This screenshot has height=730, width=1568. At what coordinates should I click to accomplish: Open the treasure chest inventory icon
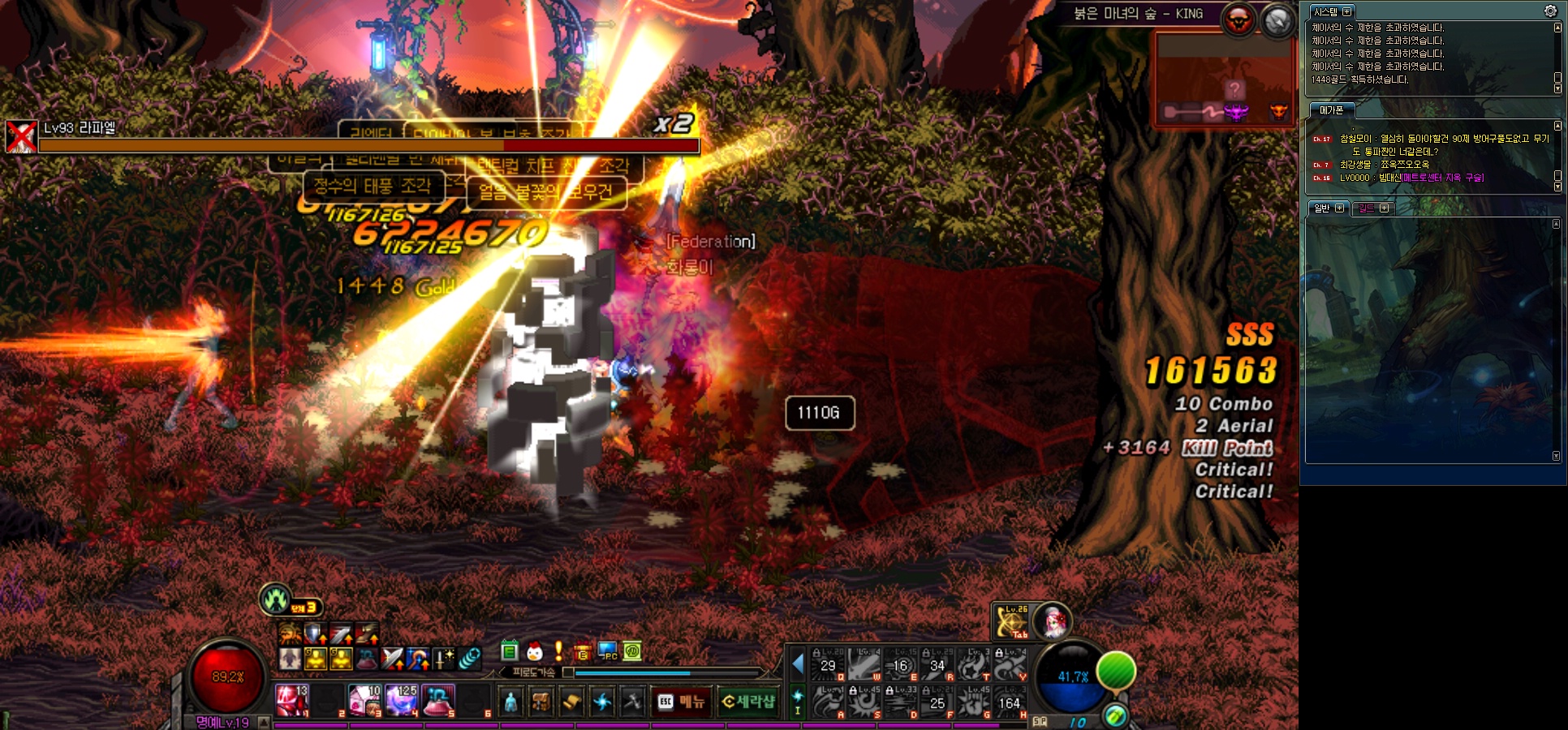coord(541,702)
